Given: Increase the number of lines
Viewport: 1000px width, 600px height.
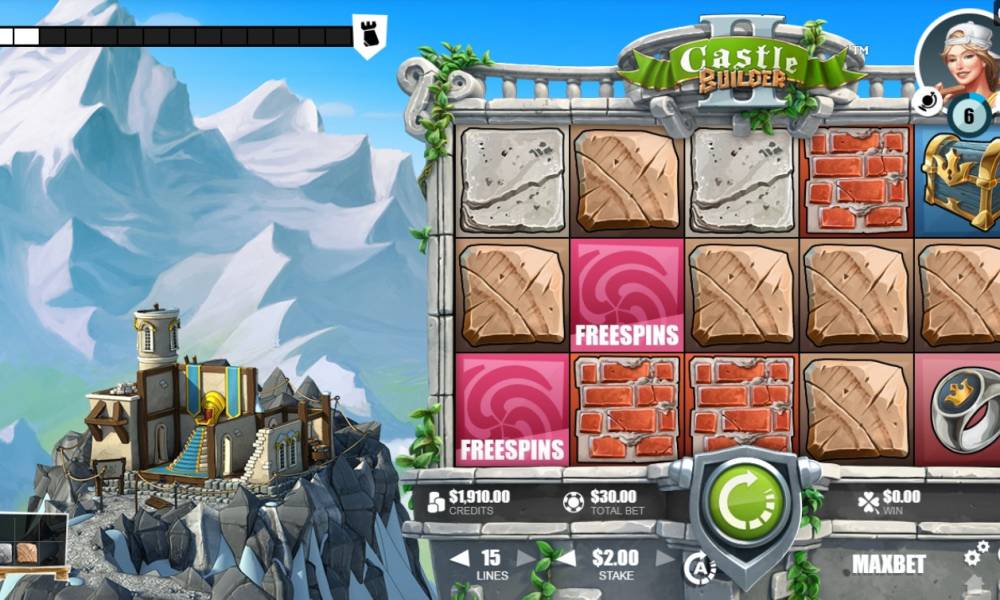Looking at the screenshot, I should coord(524,558).
